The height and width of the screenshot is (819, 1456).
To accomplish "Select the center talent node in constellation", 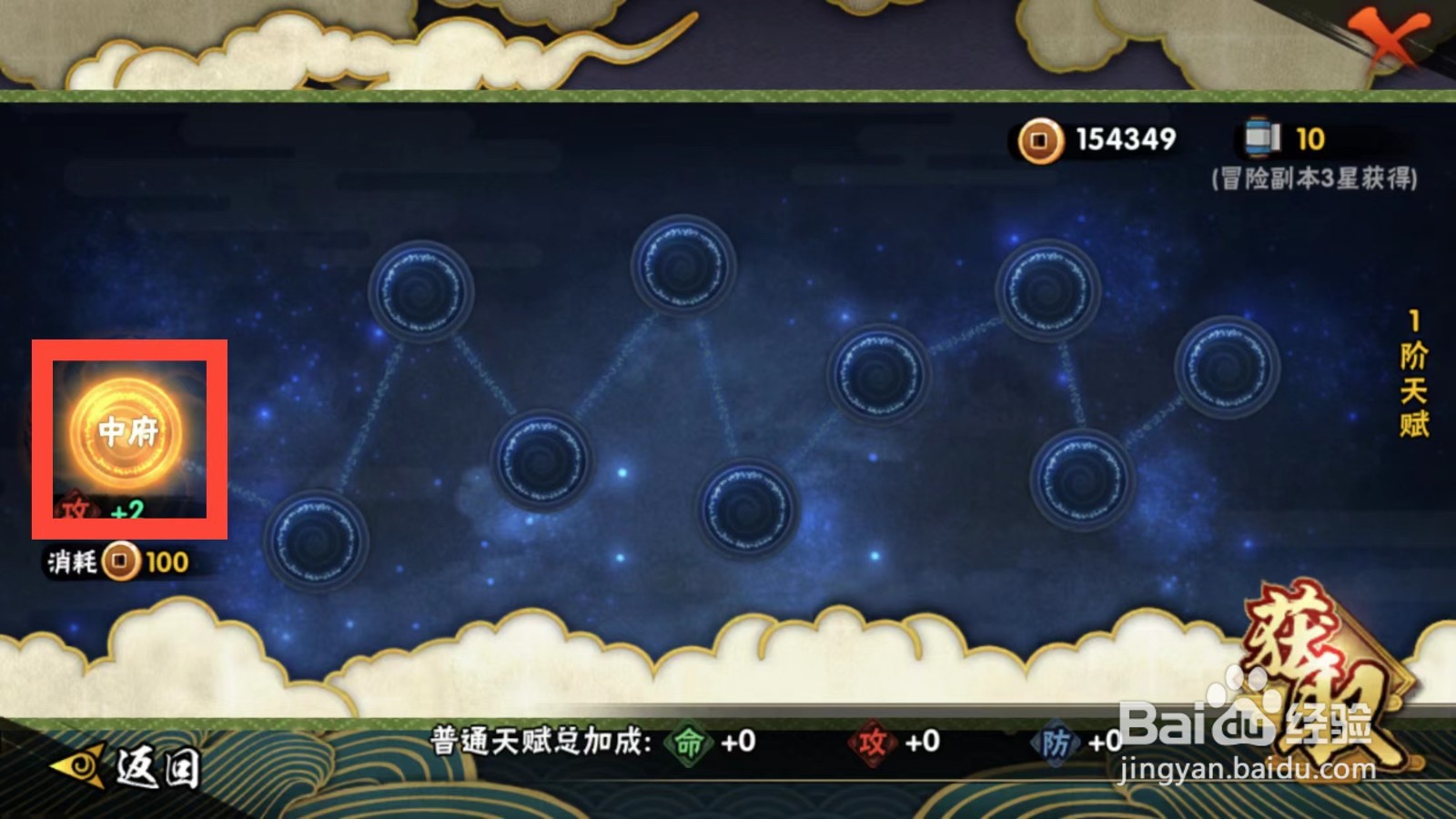I will (751, 505).
